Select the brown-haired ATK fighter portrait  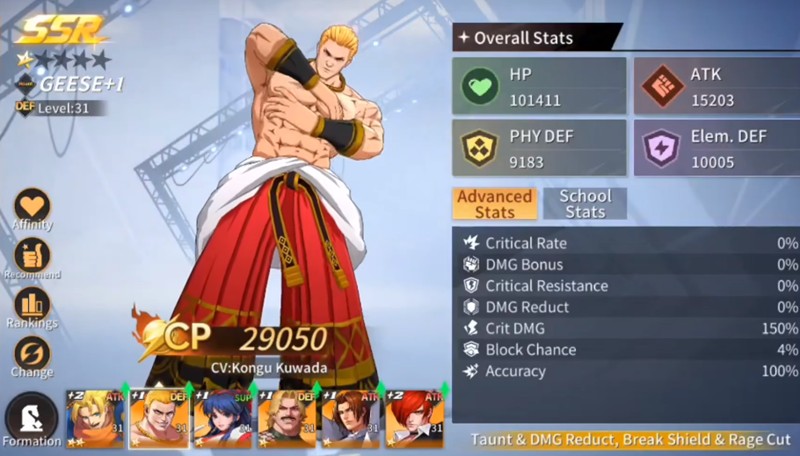tap(351, 417)
